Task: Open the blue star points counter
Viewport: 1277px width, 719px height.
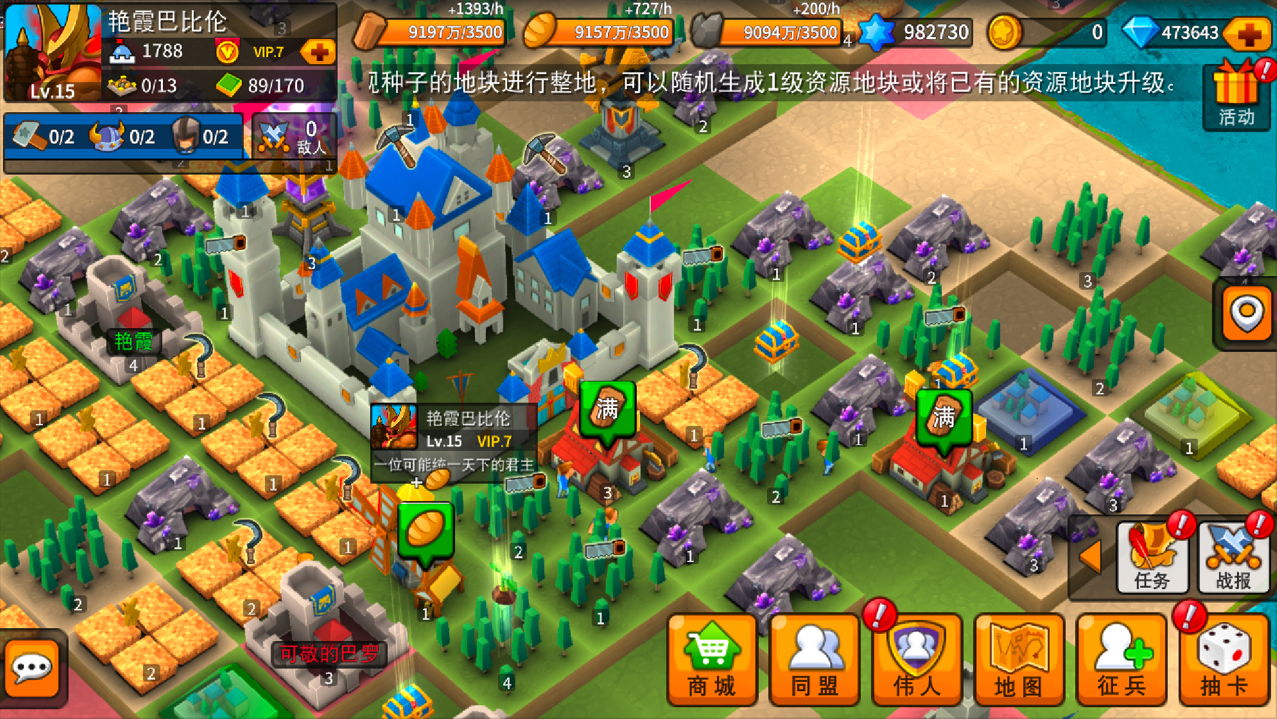Action: (916, 33)
